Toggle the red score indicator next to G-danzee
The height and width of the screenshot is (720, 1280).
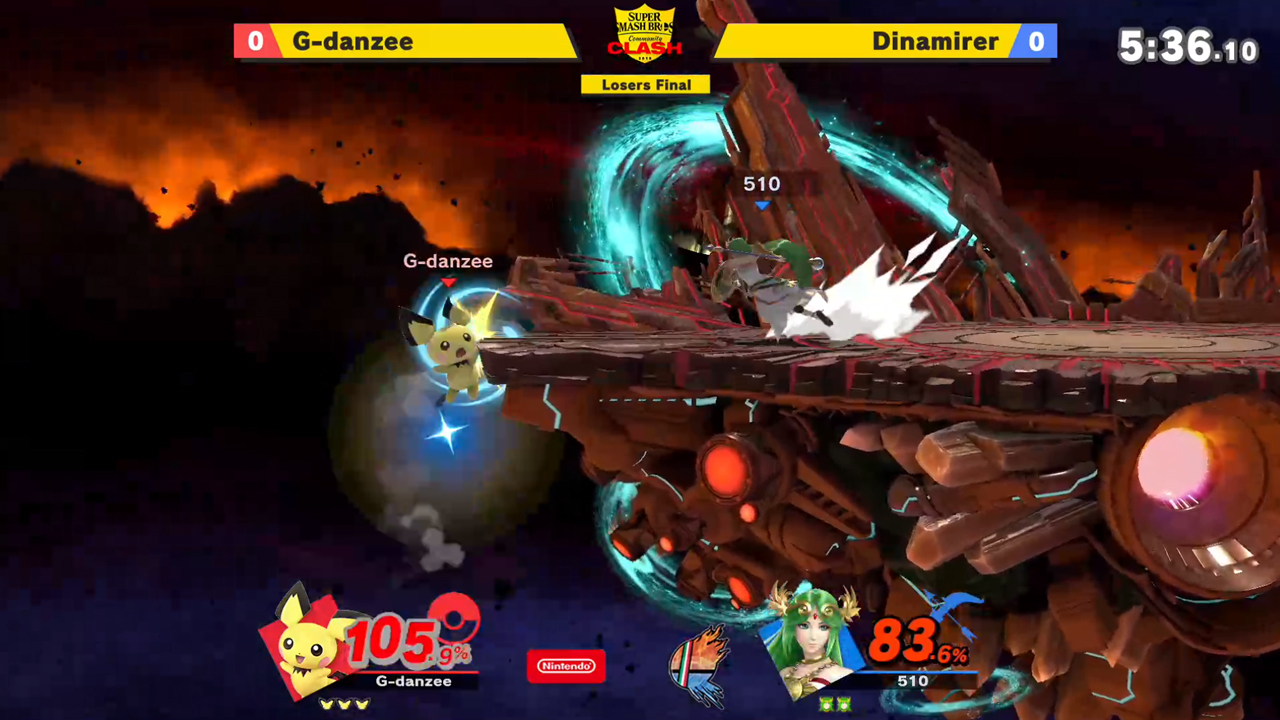coord(255,41)
